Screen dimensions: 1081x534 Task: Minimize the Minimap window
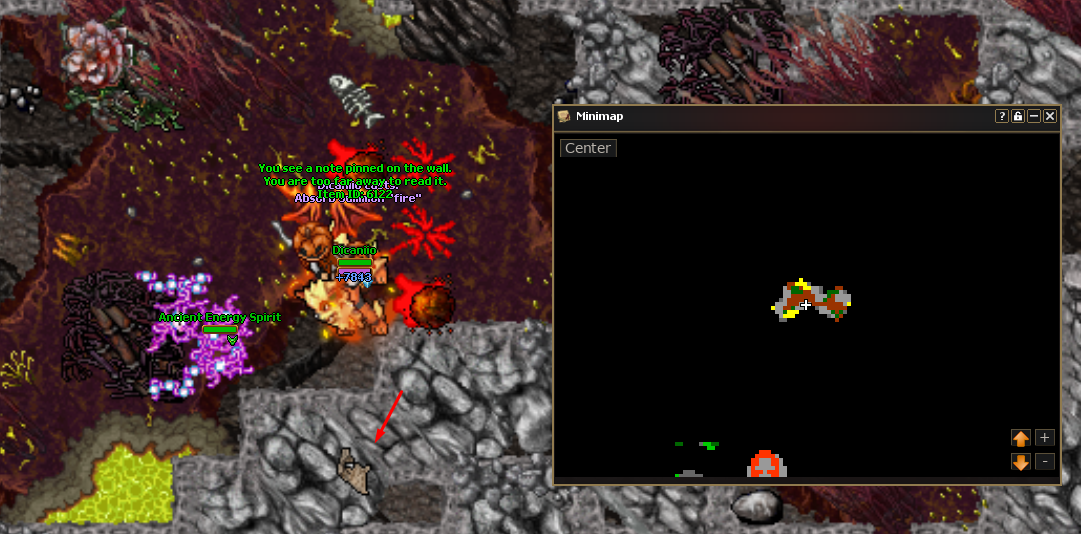1034,116
